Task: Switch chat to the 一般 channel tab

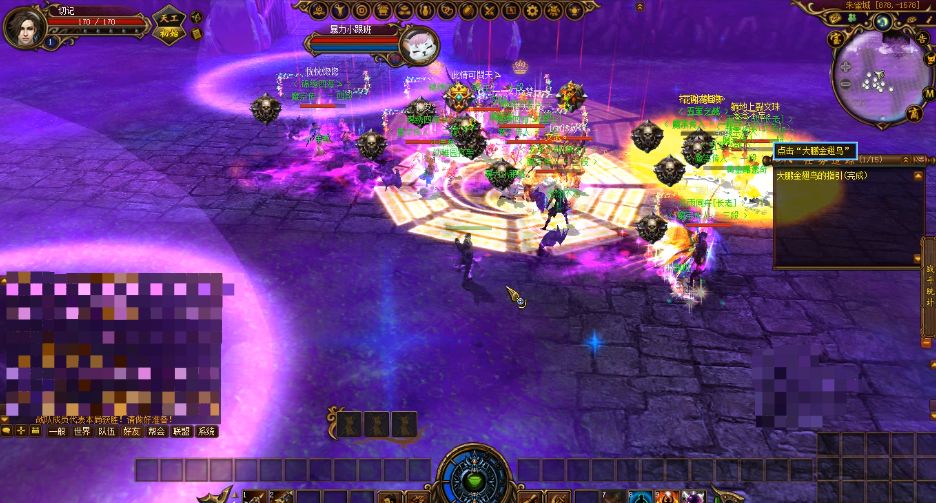Action: (56, 431)
